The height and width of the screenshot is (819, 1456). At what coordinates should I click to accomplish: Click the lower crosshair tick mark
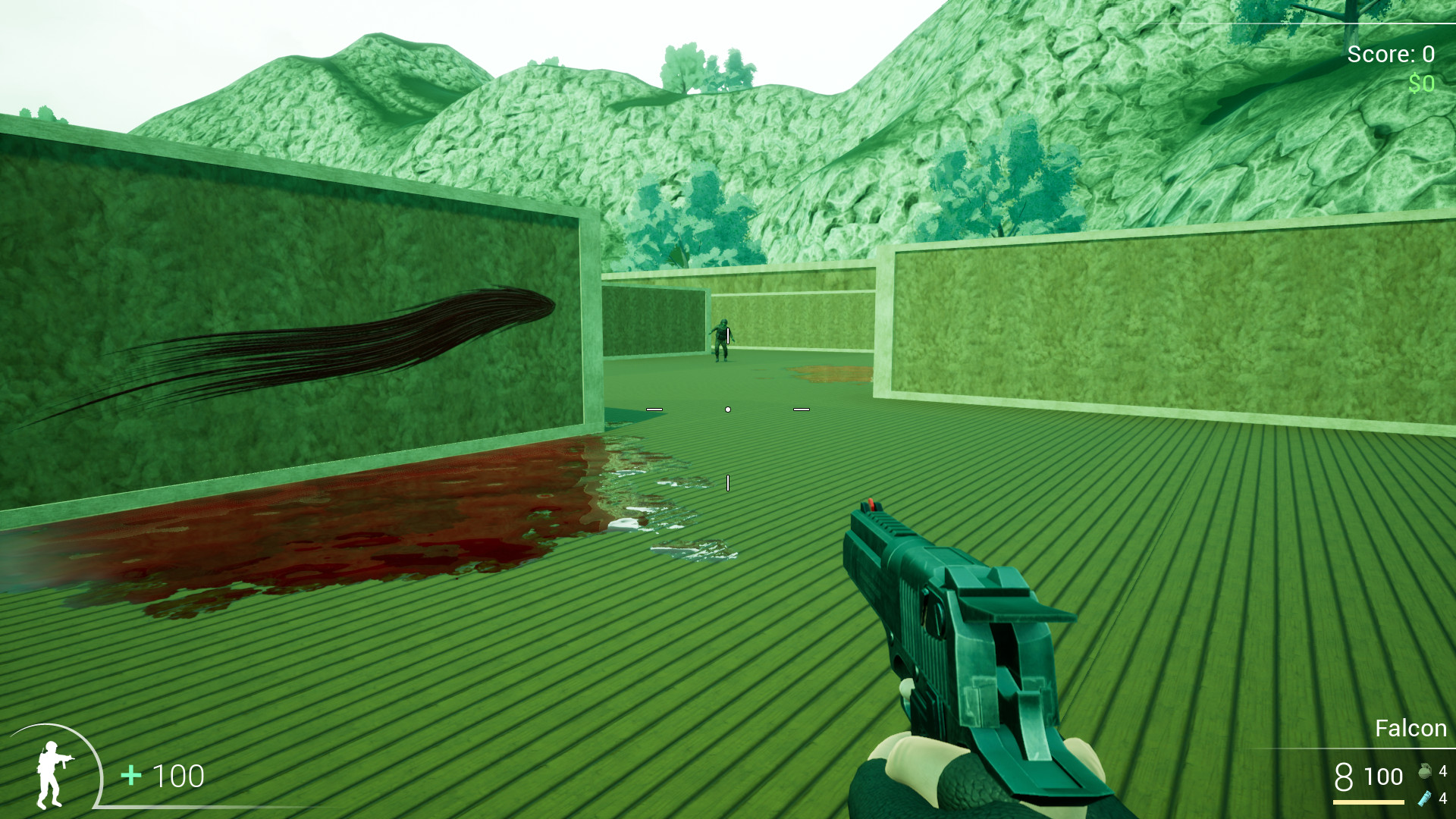[729, 483]
